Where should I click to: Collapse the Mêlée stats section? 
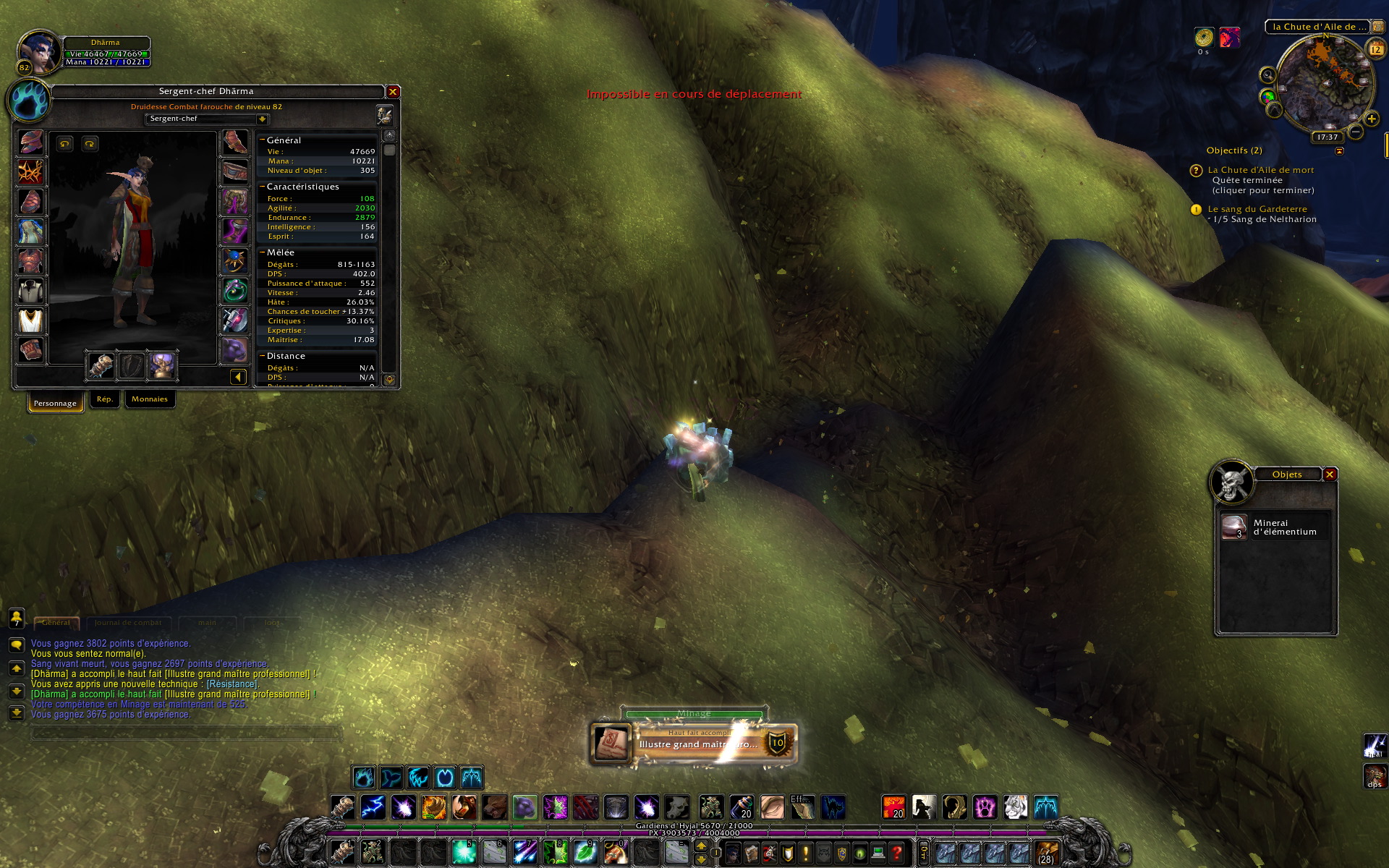click(263, 252)
